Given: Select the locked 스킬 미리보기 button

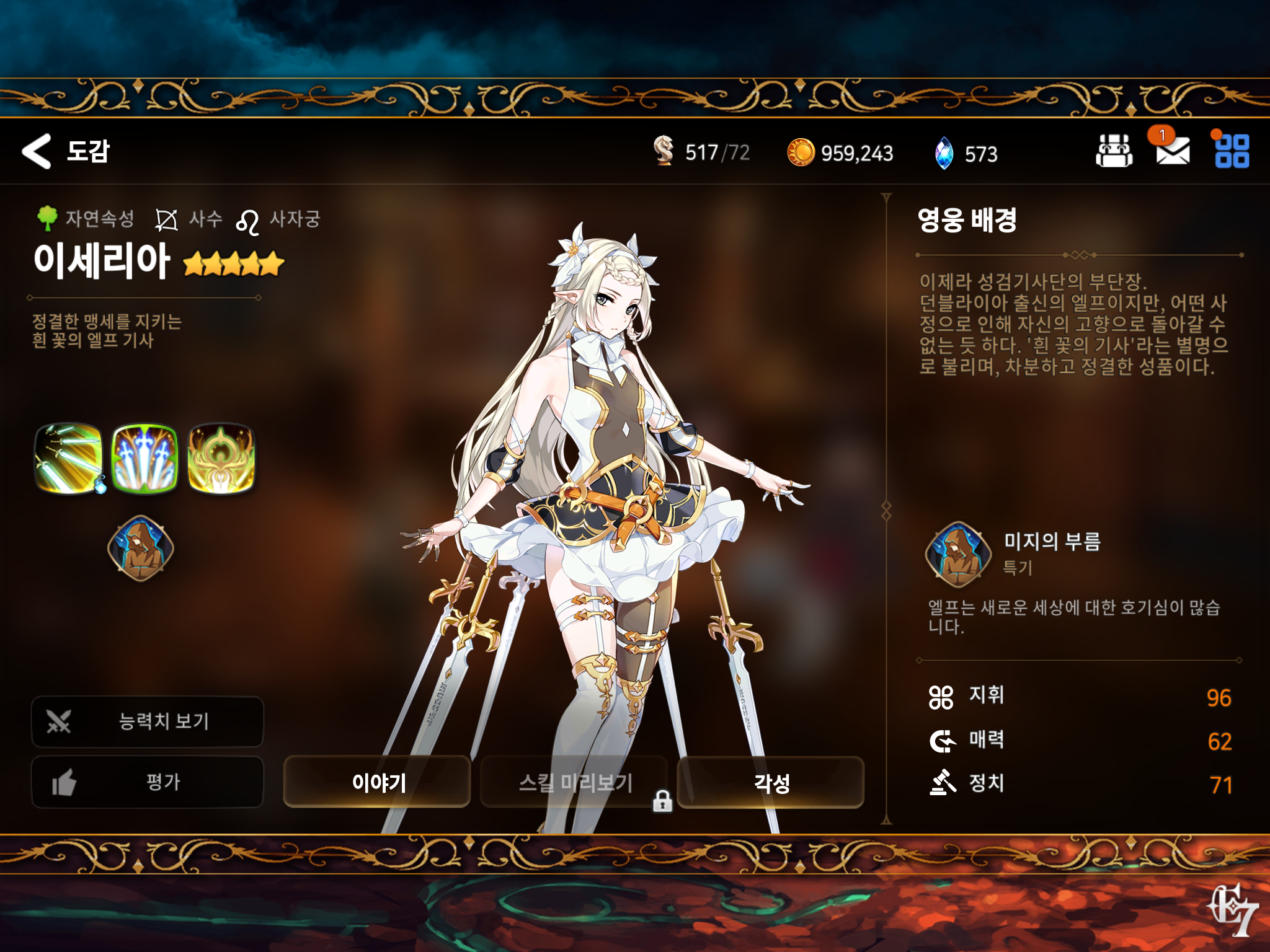Looking at the screenshot, I should click(574, 782).
